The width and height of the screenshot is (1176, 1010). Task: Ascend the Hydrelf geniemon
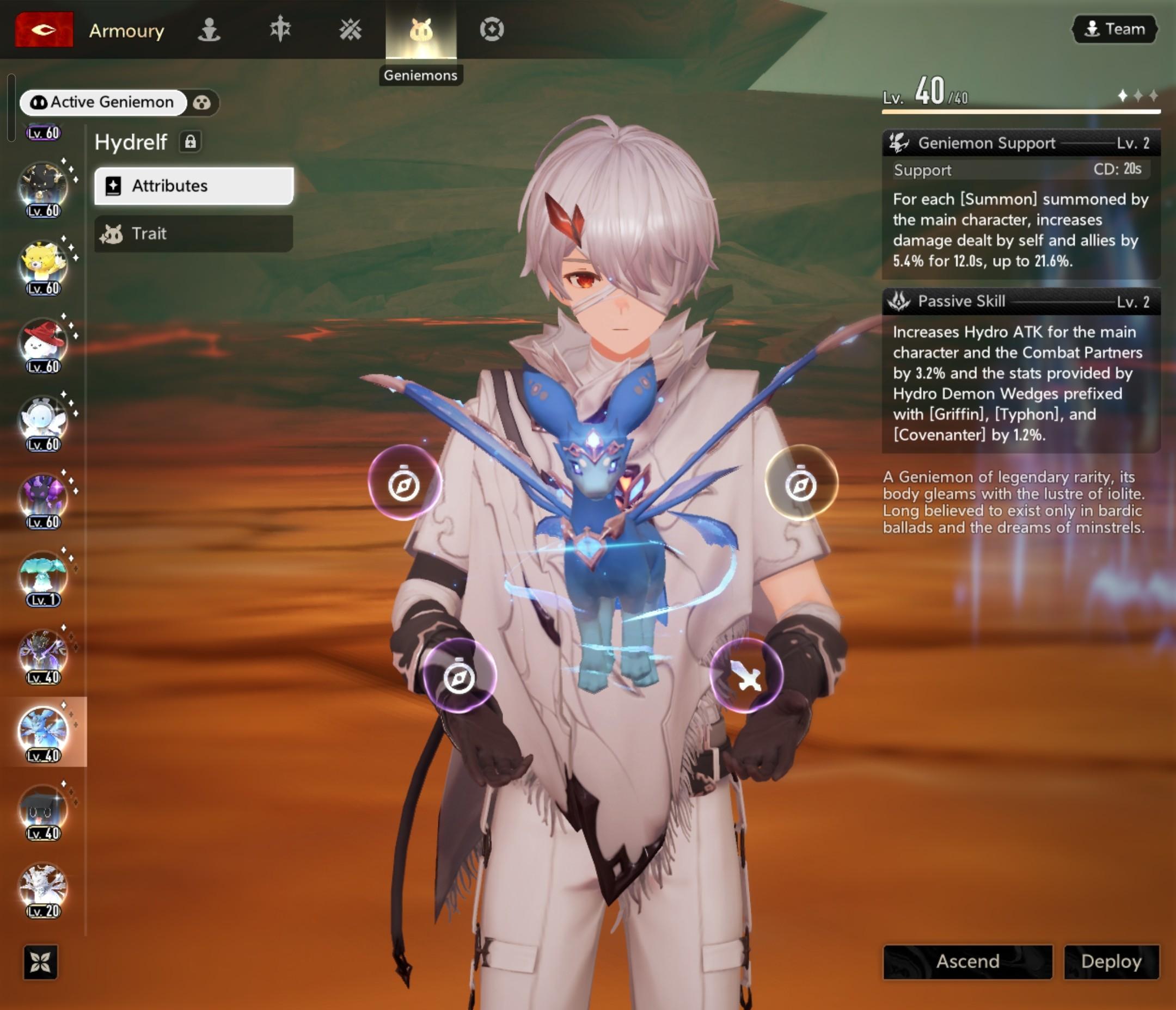(x=967, y=961)
